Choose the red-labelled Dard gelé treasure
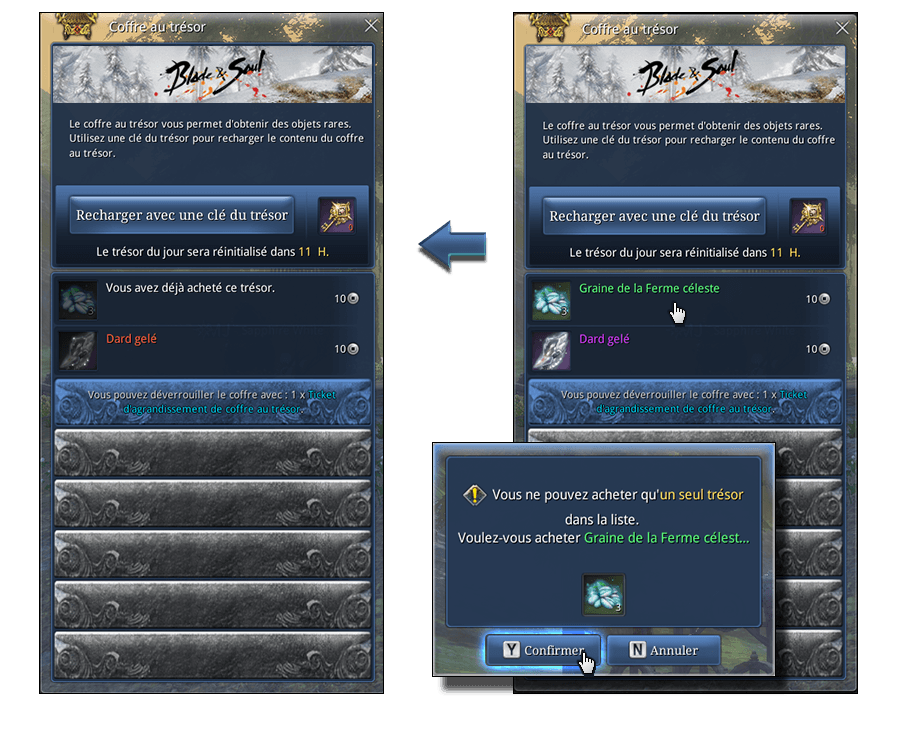 212,349
